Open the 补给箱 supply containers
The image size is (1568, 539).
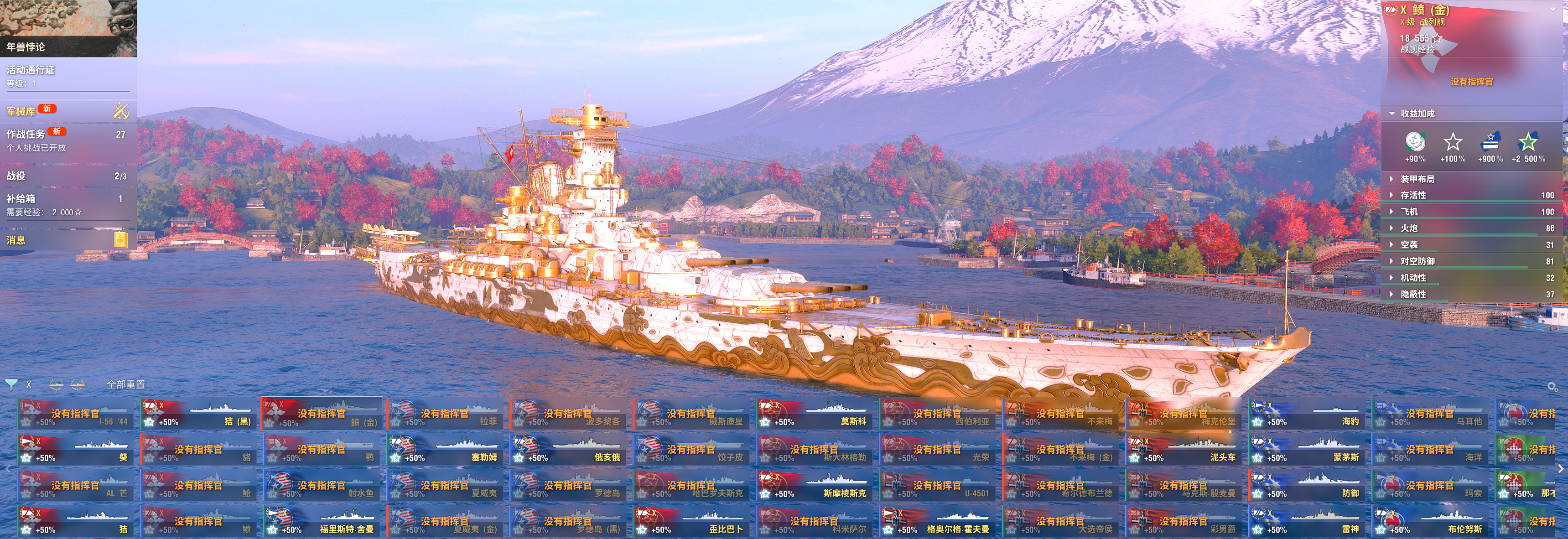67,205
